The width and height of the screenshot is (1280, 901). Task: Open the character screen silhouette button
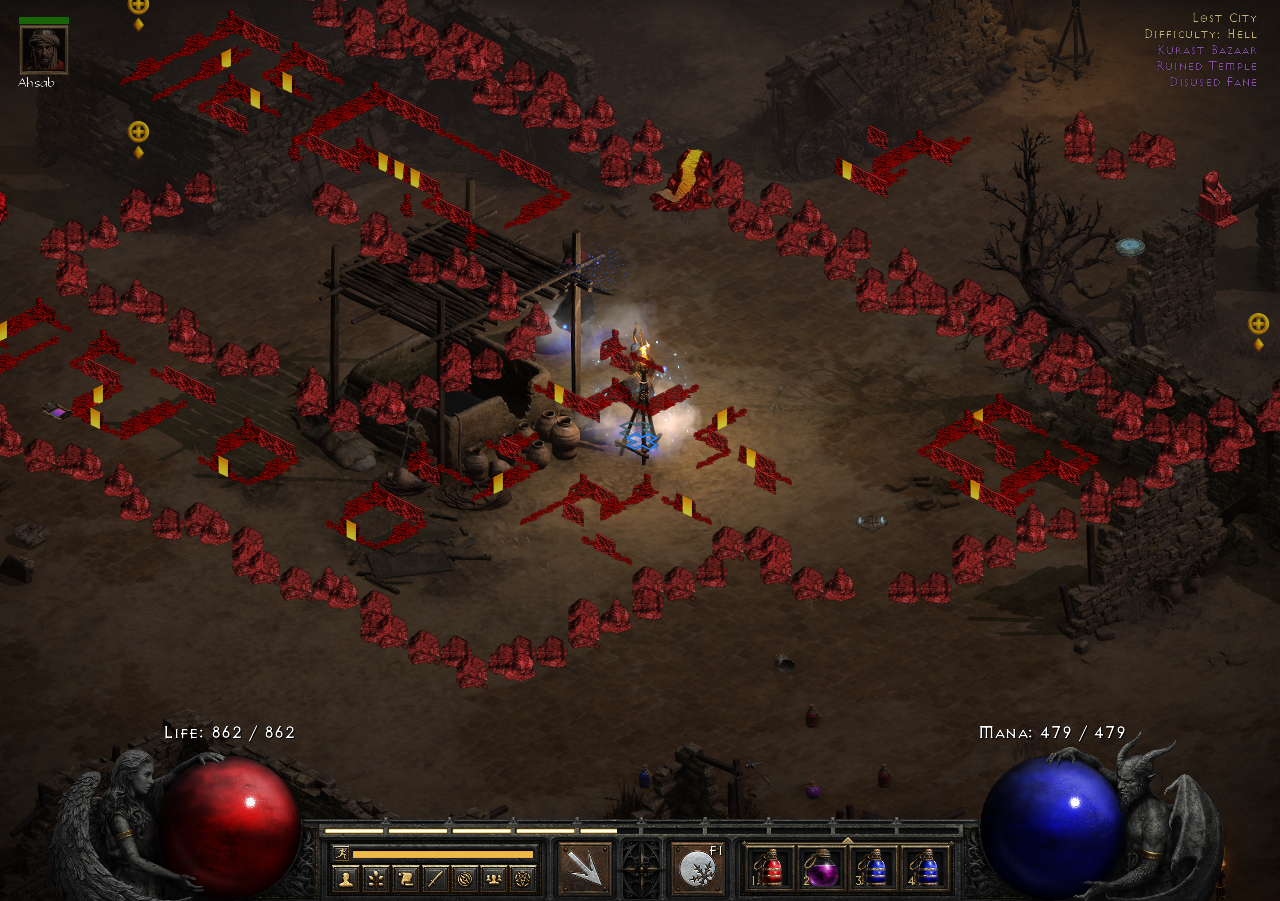pos(347,879)
